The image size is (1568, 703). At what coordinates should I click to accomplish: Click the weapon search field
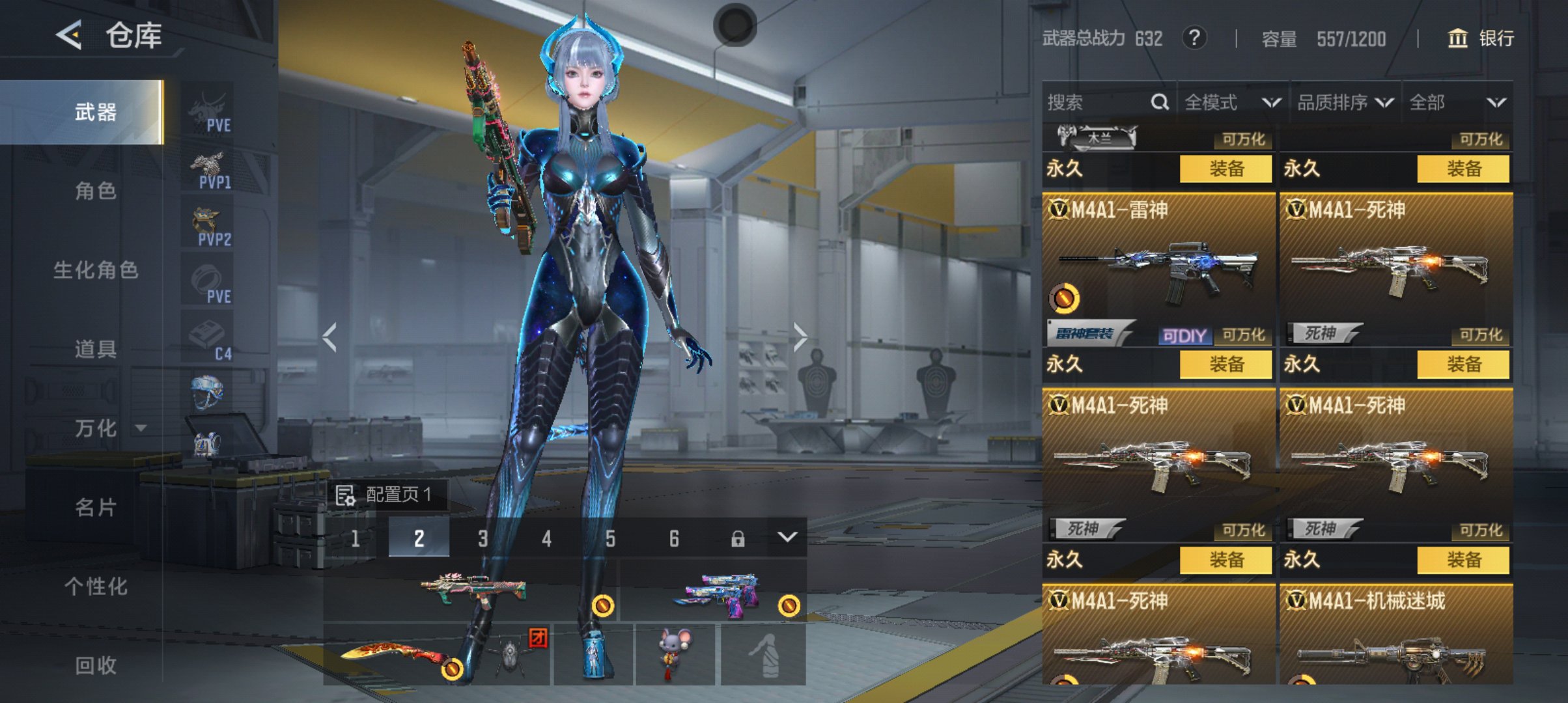pos(1097,102)
